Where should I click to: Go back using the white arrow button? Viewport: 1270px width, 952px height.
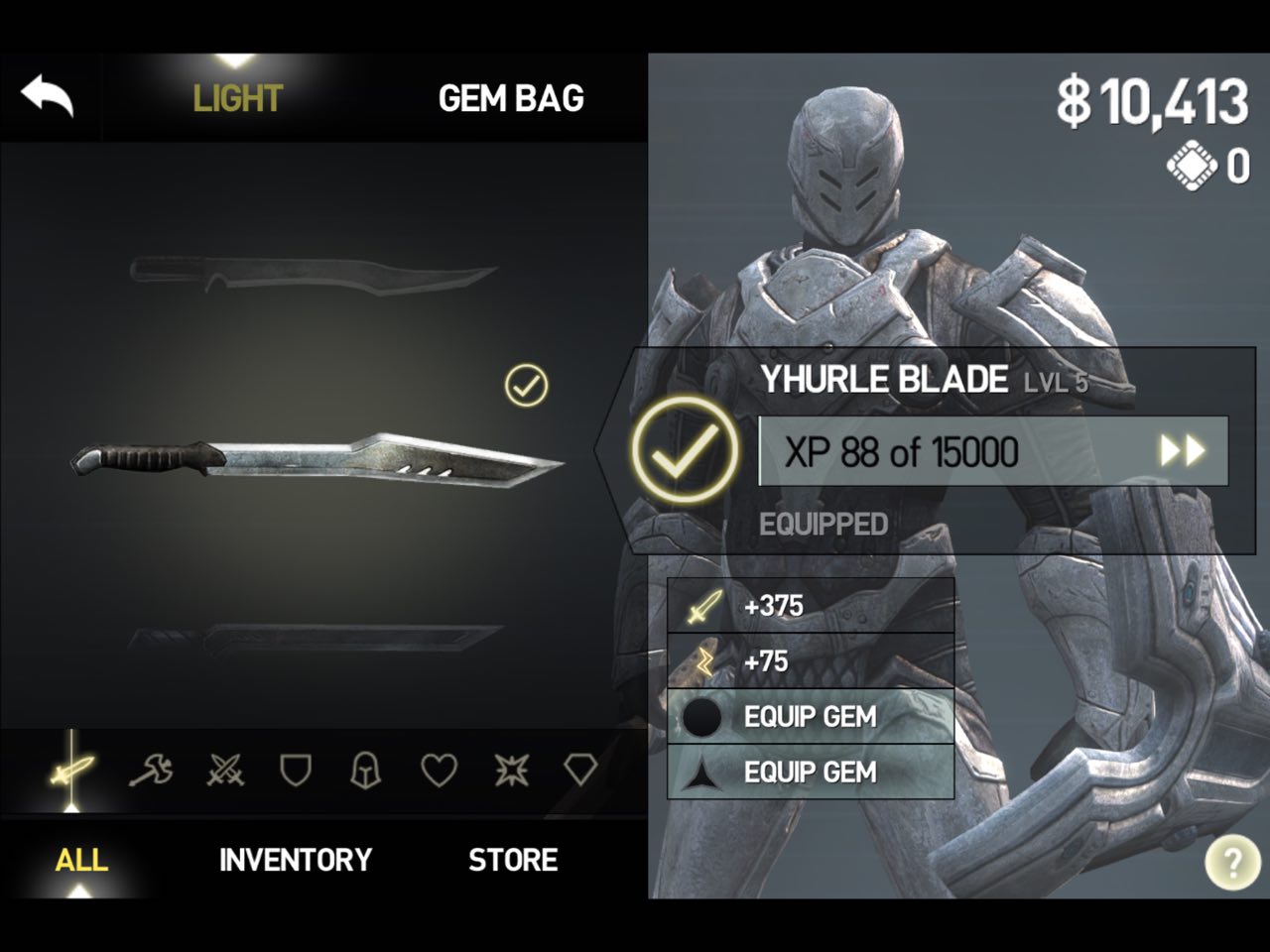coord(48,97)
